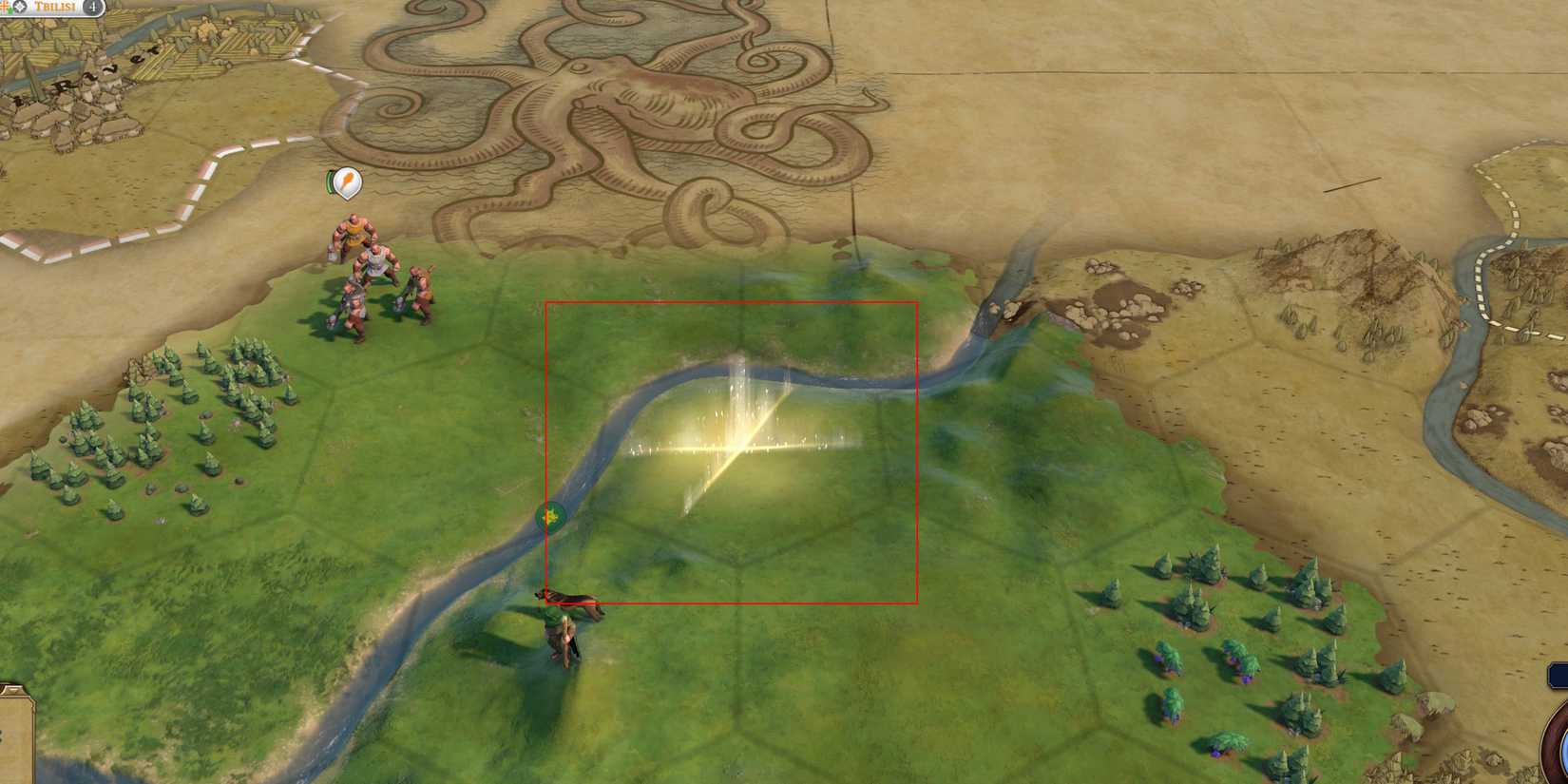This screenshot has height=784, width=1568.
Task: Click the envoy count badge showing 4
Action: pyautogui.click(x=92, y=8)
